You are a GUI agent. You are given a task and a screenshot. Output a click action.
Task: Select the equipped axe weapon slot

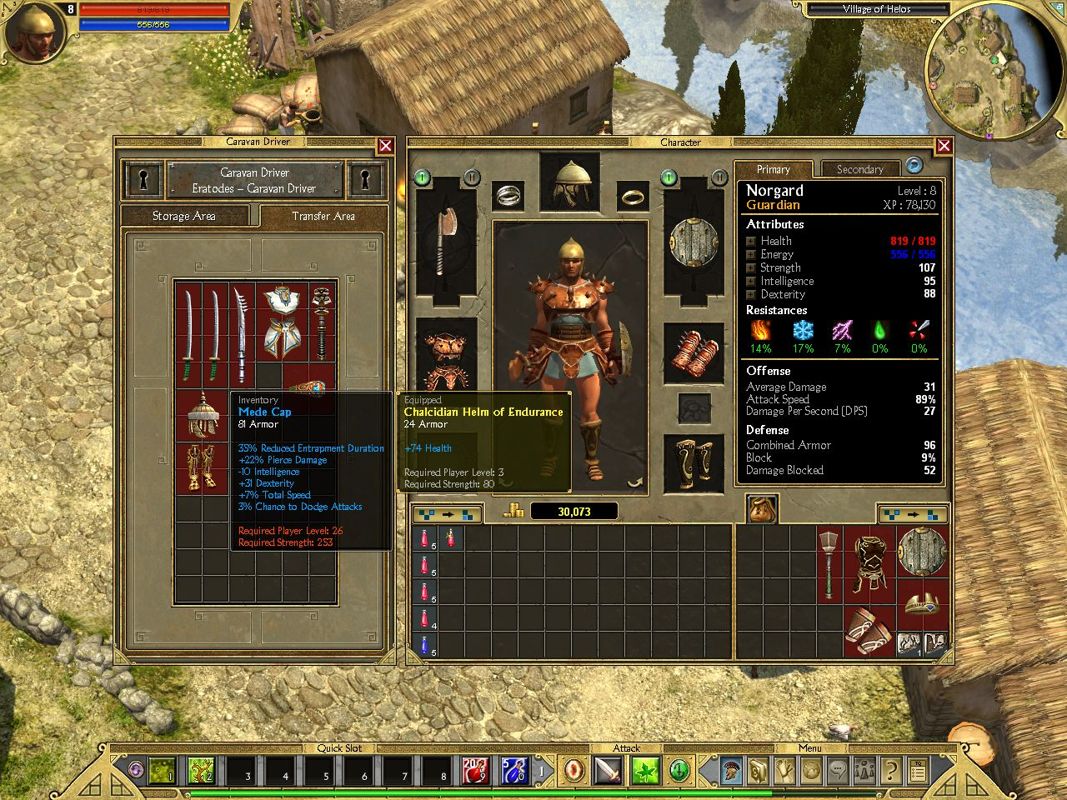(x=445, y=241)
